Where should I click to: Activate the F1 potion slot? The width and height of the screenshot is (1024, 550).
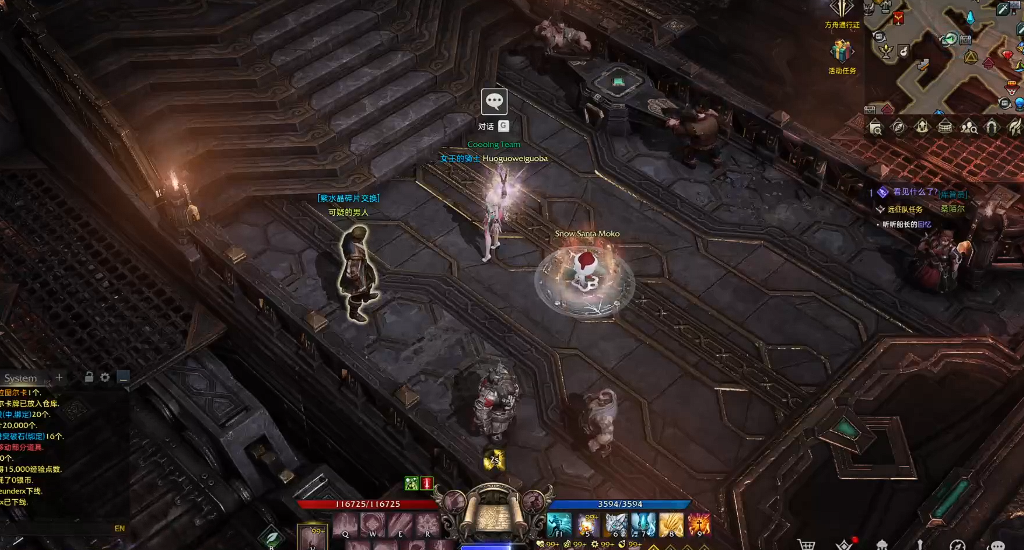[x=560, y=524]
